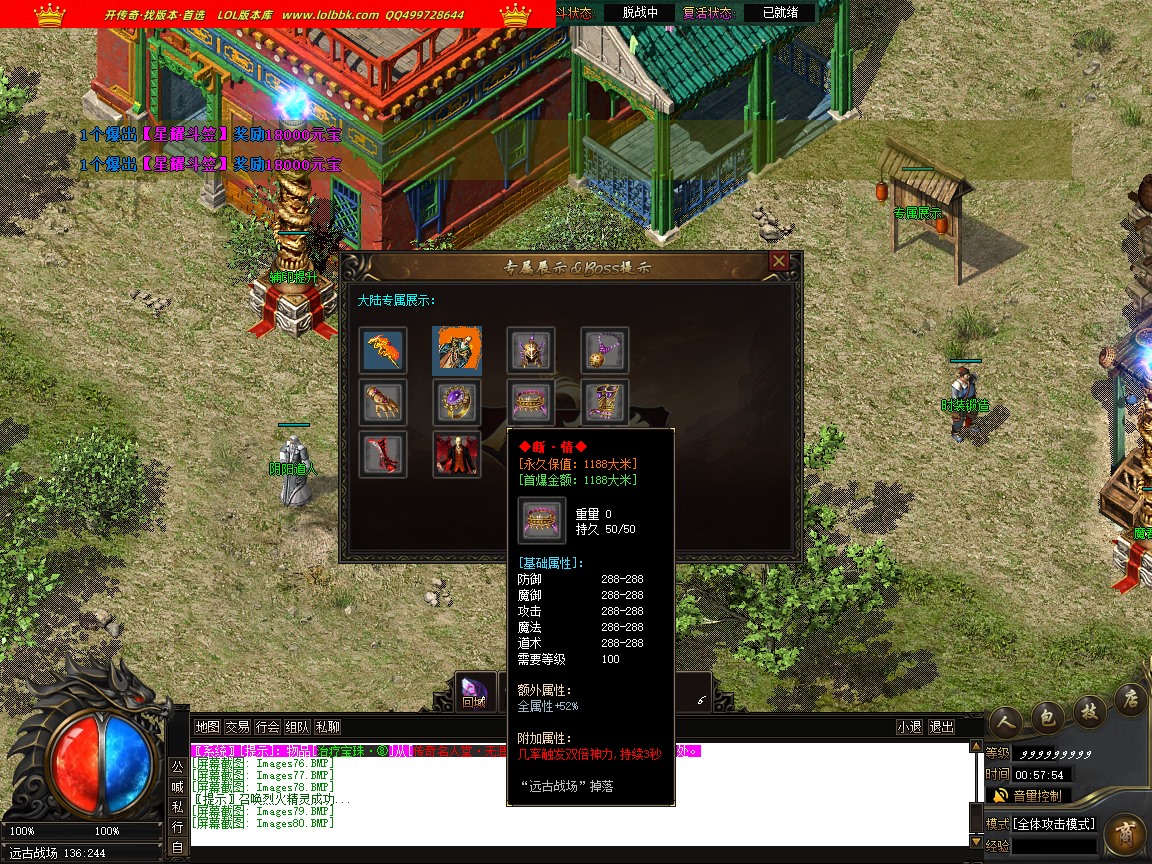The width and height of the screenshot is (1152, 864).
Task: Open the 组队 team button
Action: pos(297,727)
